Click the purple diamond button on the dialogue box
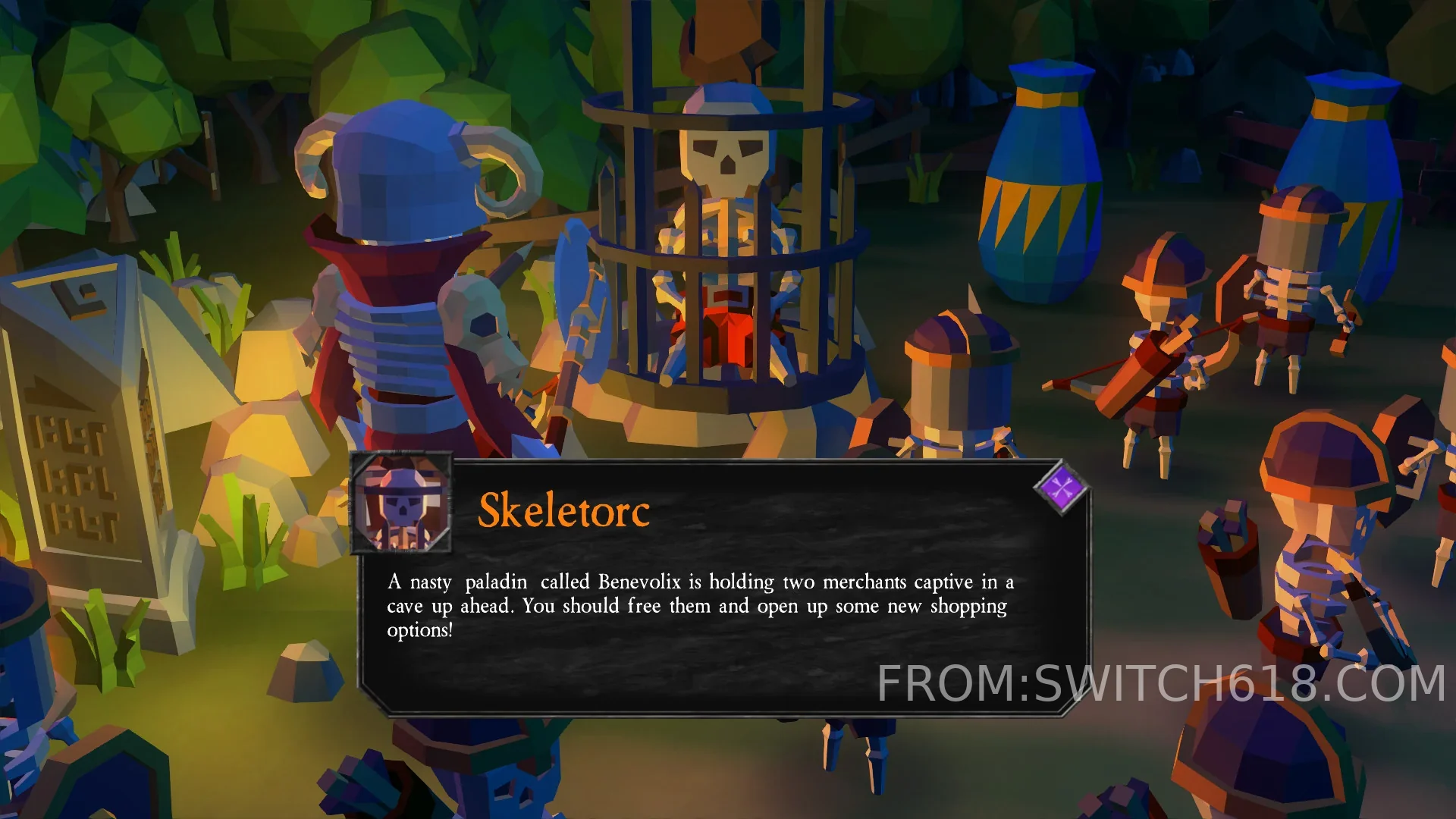The width and height of the screenshot is (1456, 819). 1062,488
